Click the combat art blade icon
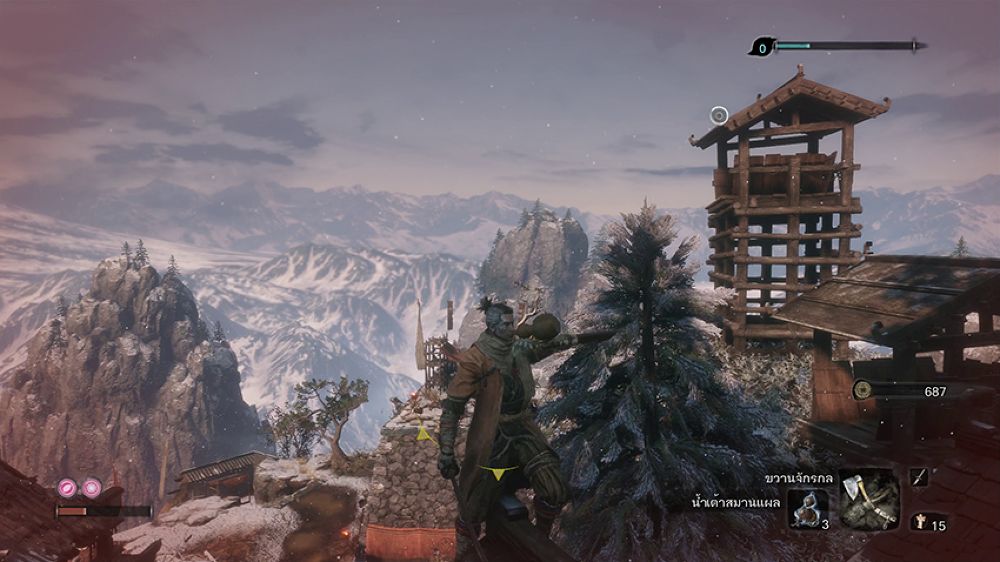Screen dimensions: 1000x562 (919, 478)
